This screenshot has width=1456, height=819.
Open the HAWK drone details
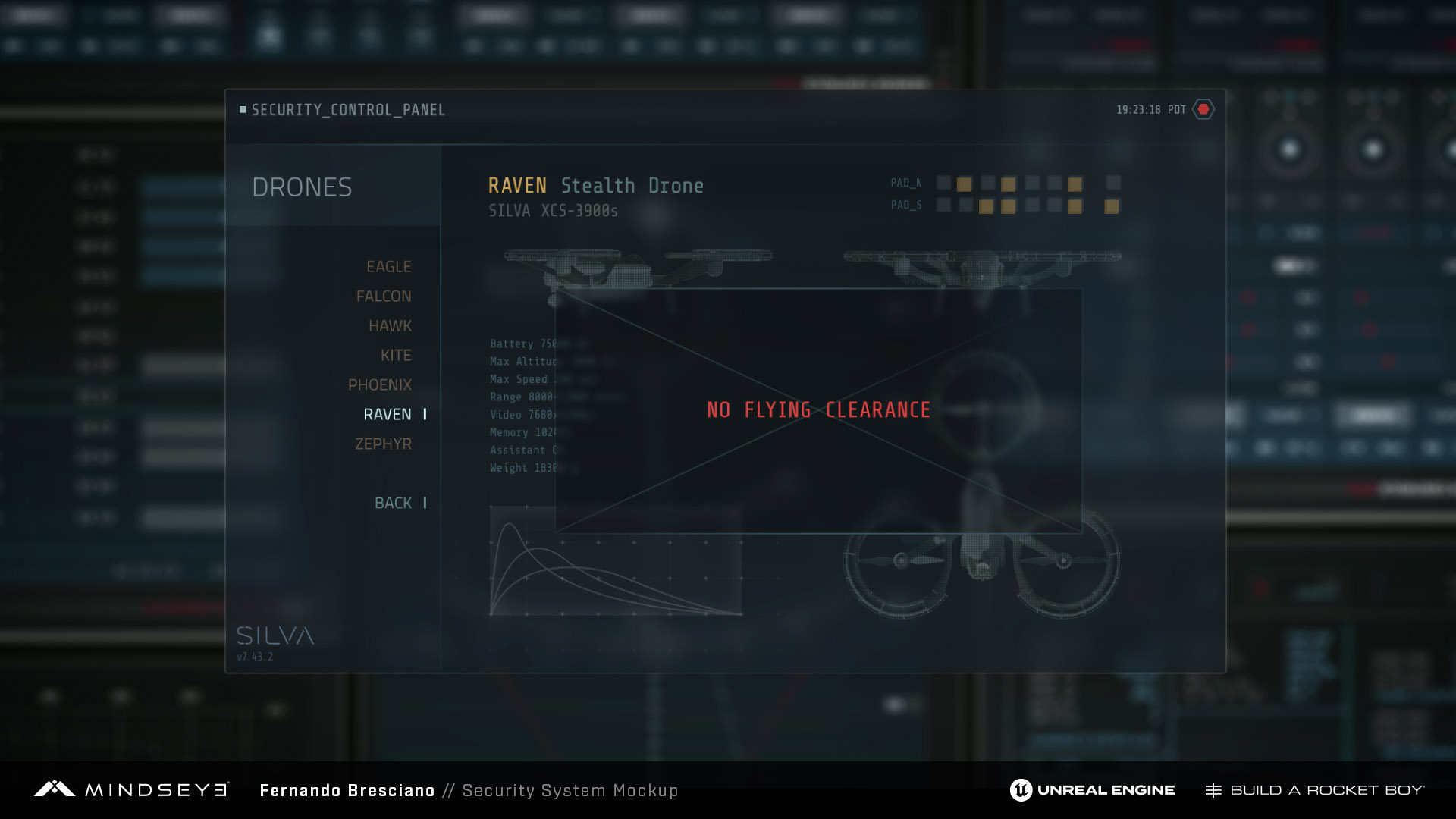pyautogui.click(x=390, y=326)
